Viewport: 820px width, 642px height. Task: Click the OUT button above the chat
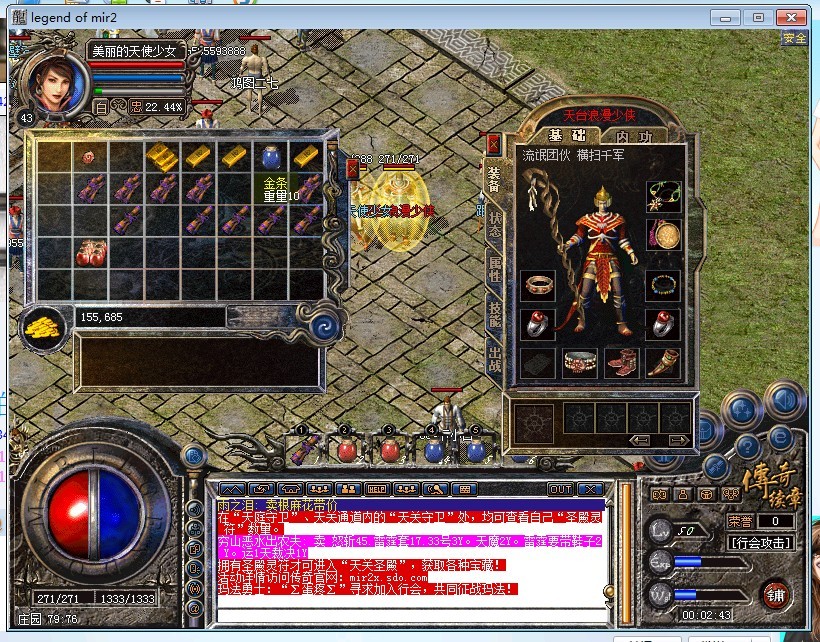[x=561, y=489]
